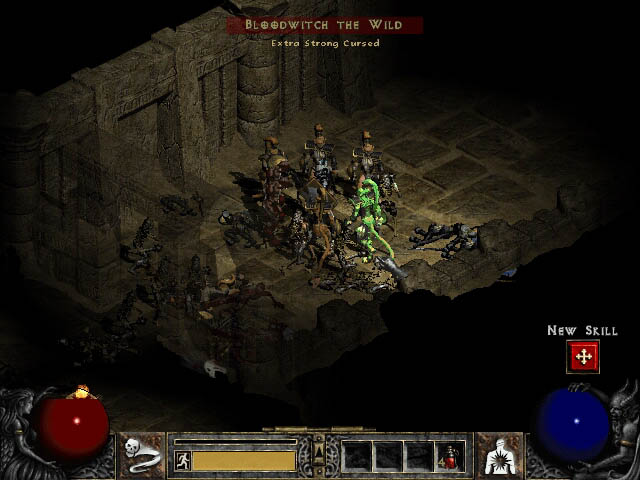Use the red potion in the belt

coord(450,456)
